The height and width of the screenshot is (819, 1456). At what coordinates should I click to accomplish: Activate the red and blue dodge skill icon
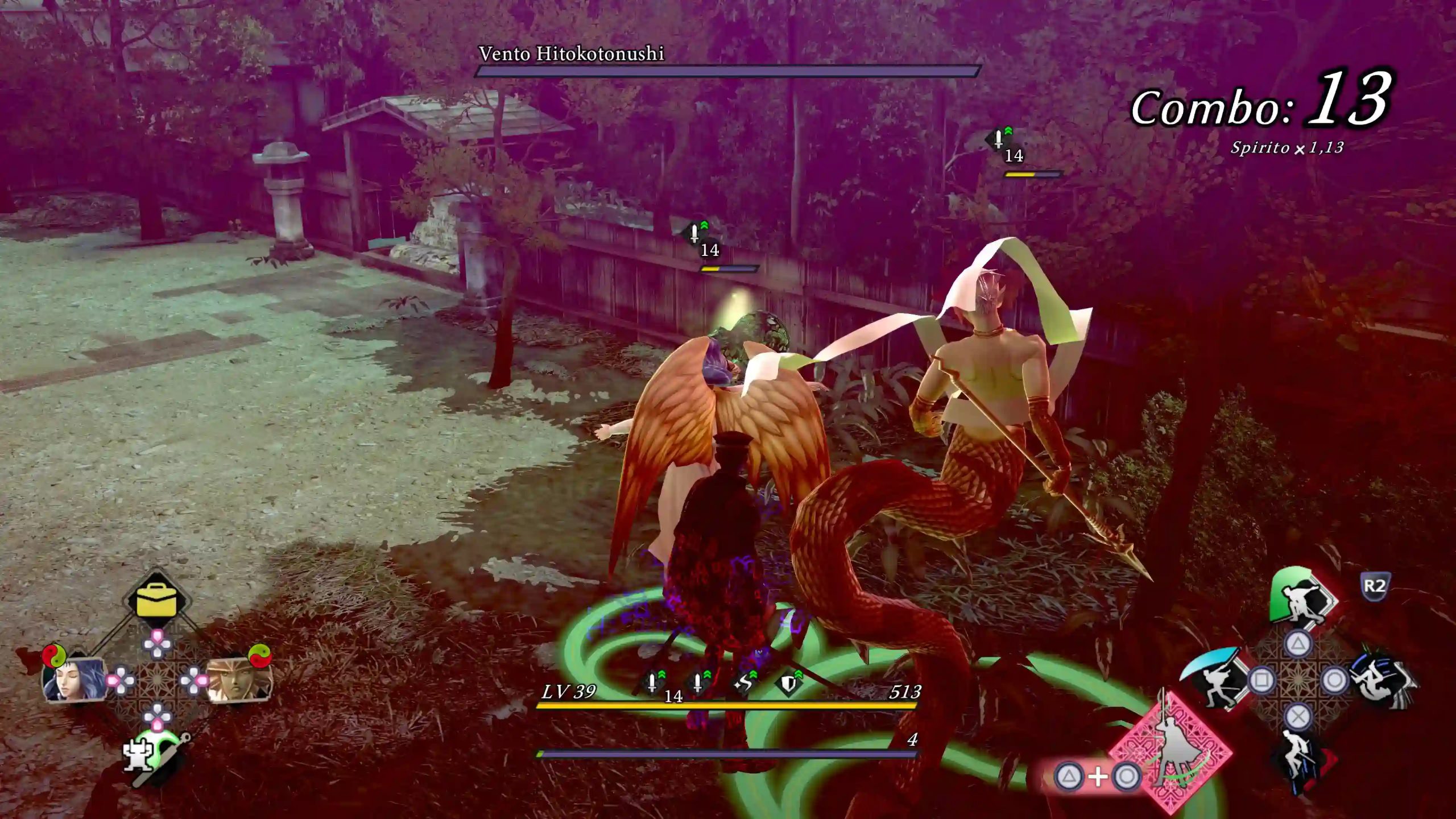[x=1302, y=759]
